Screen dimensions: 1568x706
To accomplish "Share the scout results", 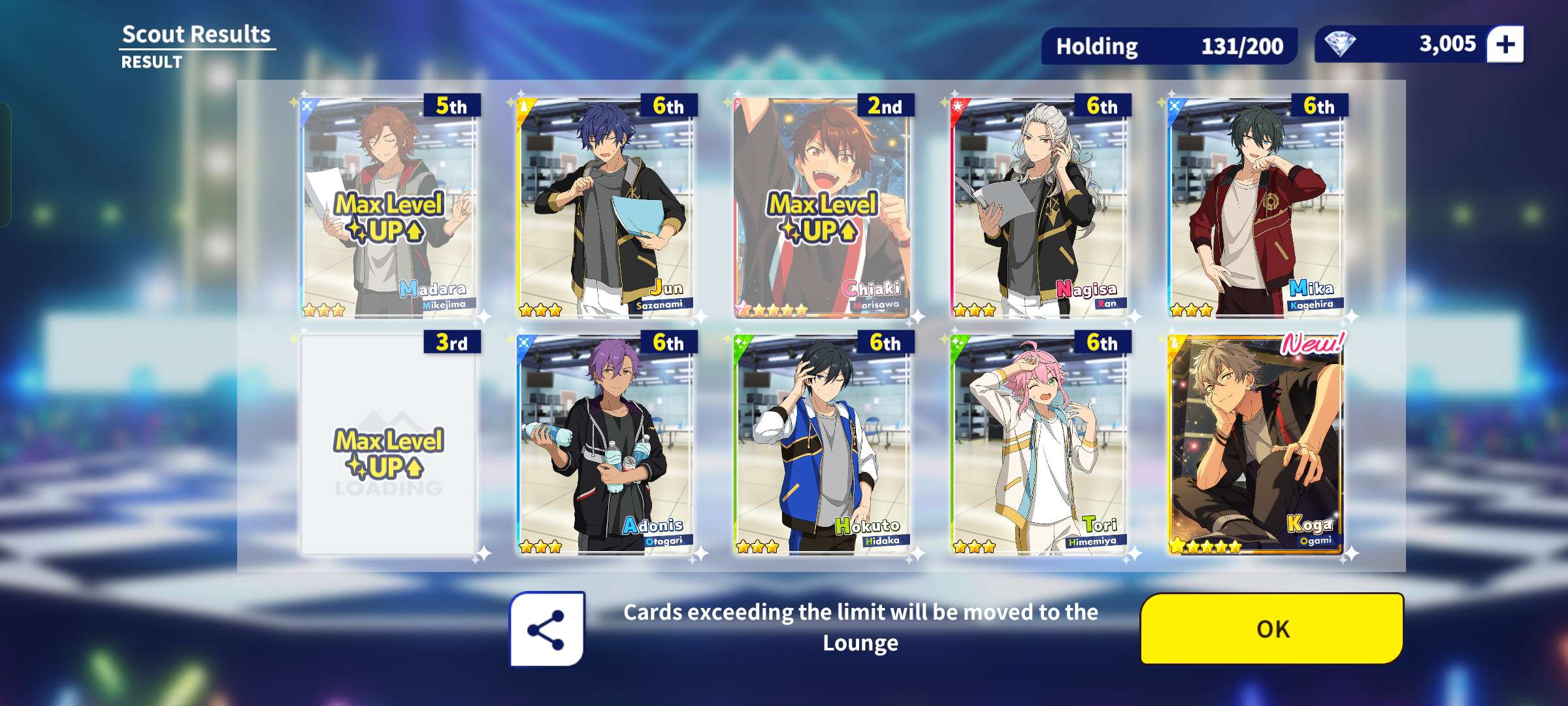I will tap(547, 629).
